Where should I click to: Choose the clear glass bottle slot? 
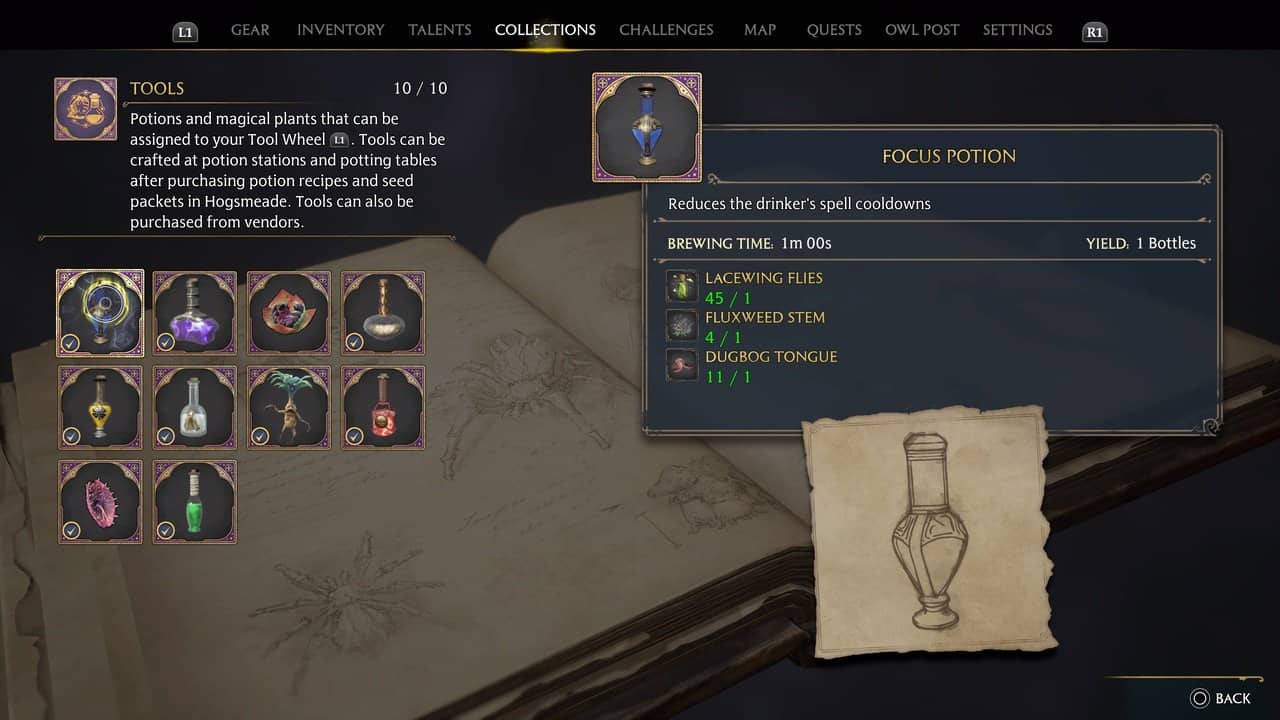point(195,407)
